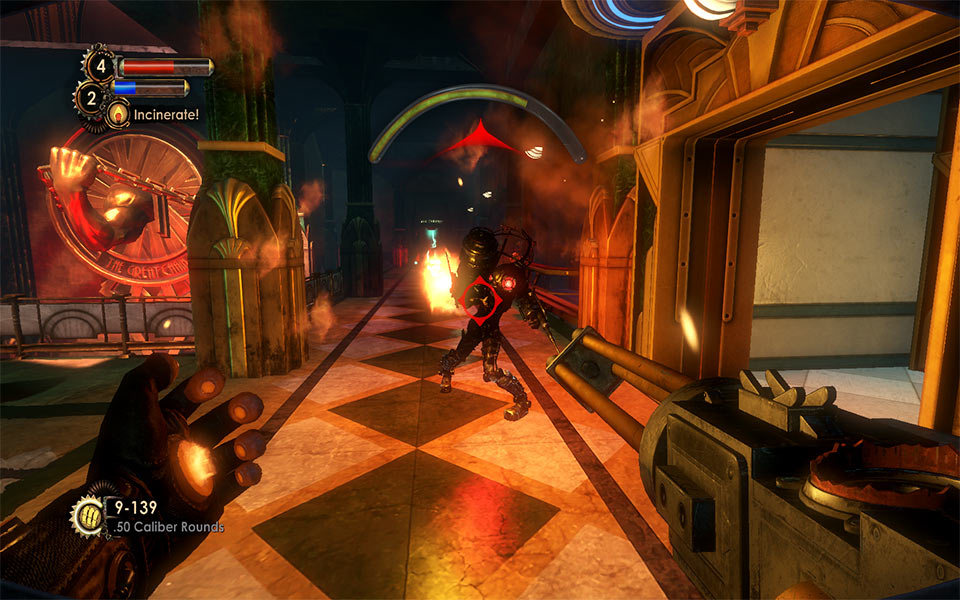This screenshot has height=600, width=960.
Task: Click the EVE hypo gear showing 2
Action: pos(91,98)
